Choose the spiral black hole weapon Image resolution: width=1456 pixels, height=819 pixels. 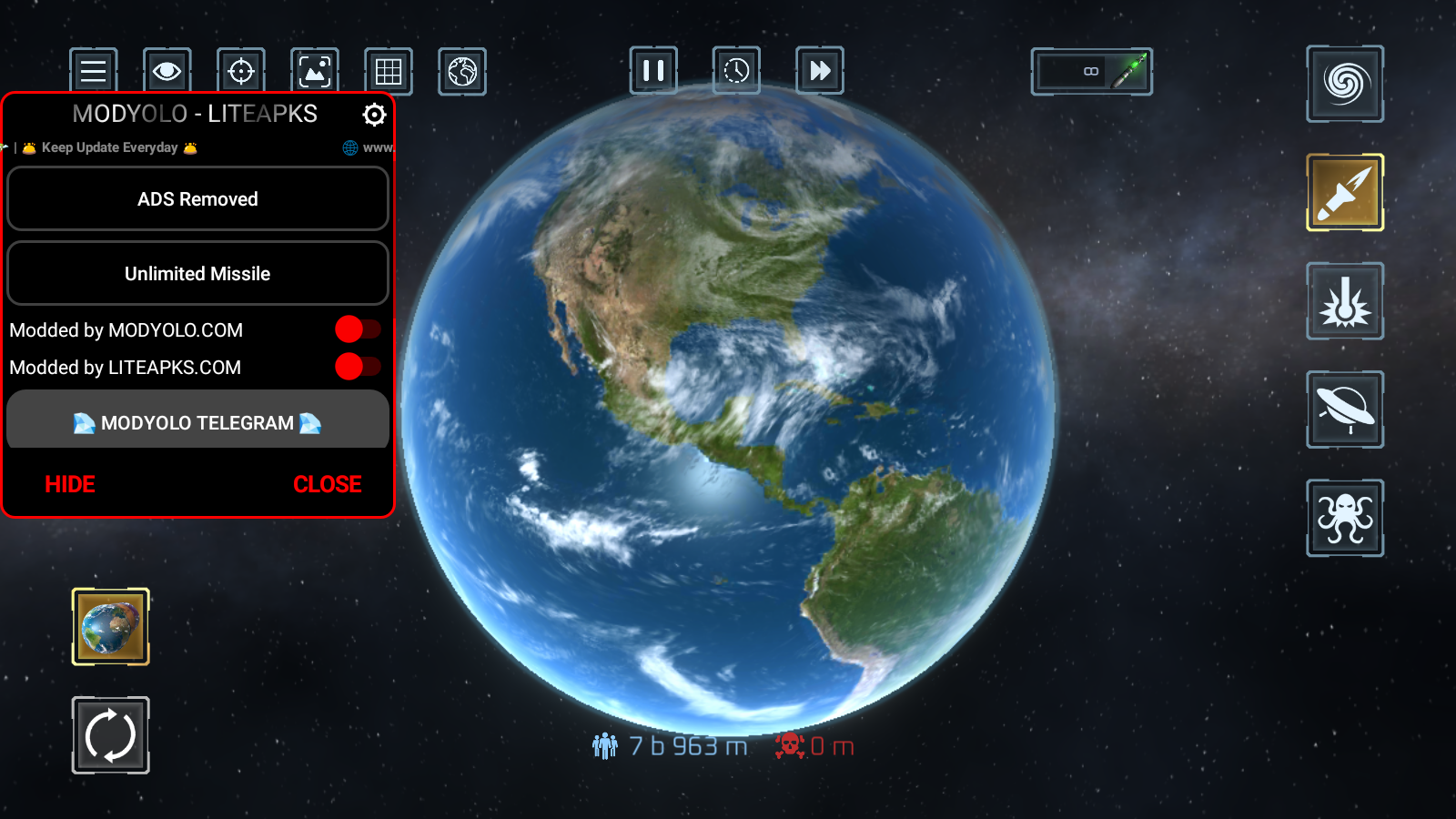(x=1345, y=84)
